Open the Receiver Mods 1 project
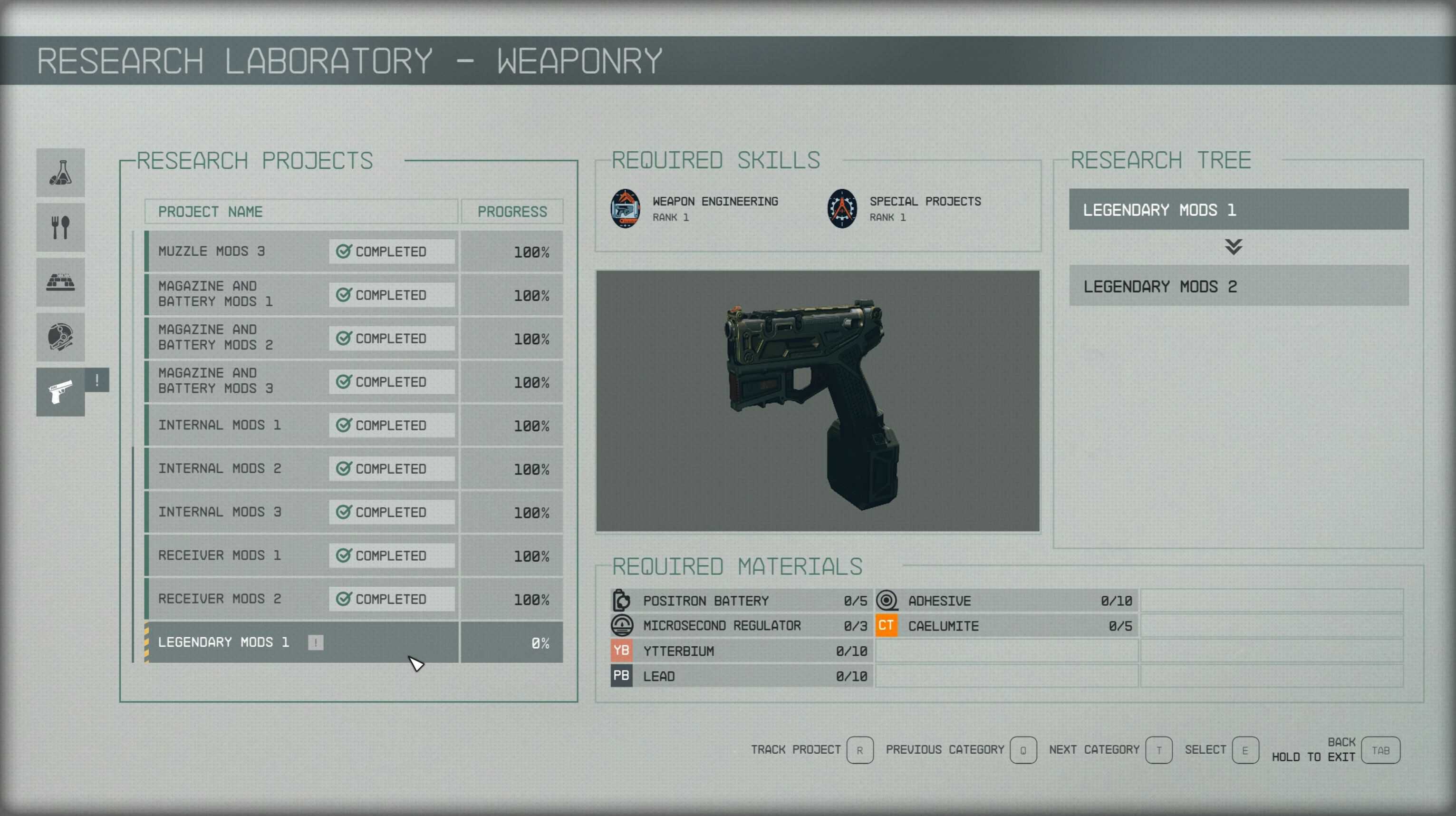This screenshot has width=1456, height=816. 302,555
